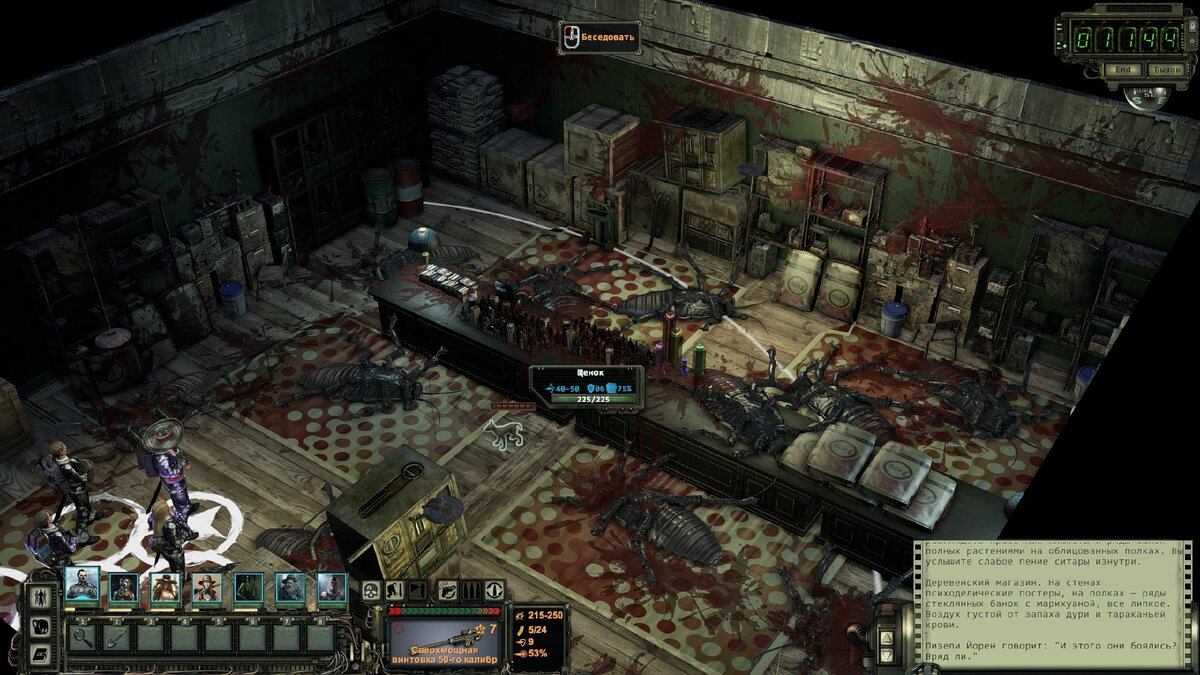Click the End turn button
The image size is (1200, 675).
1123,70
